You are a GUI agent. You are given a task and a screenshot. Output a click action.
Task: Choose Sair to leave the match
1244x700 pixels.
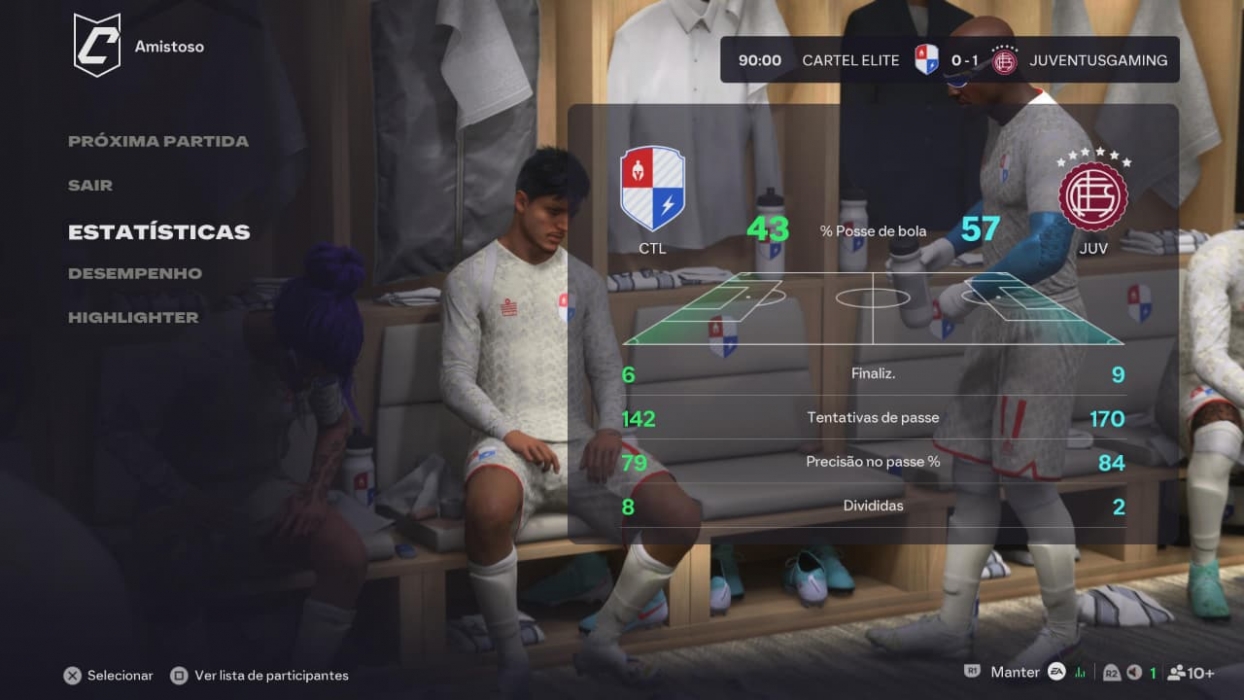[90, 185]
